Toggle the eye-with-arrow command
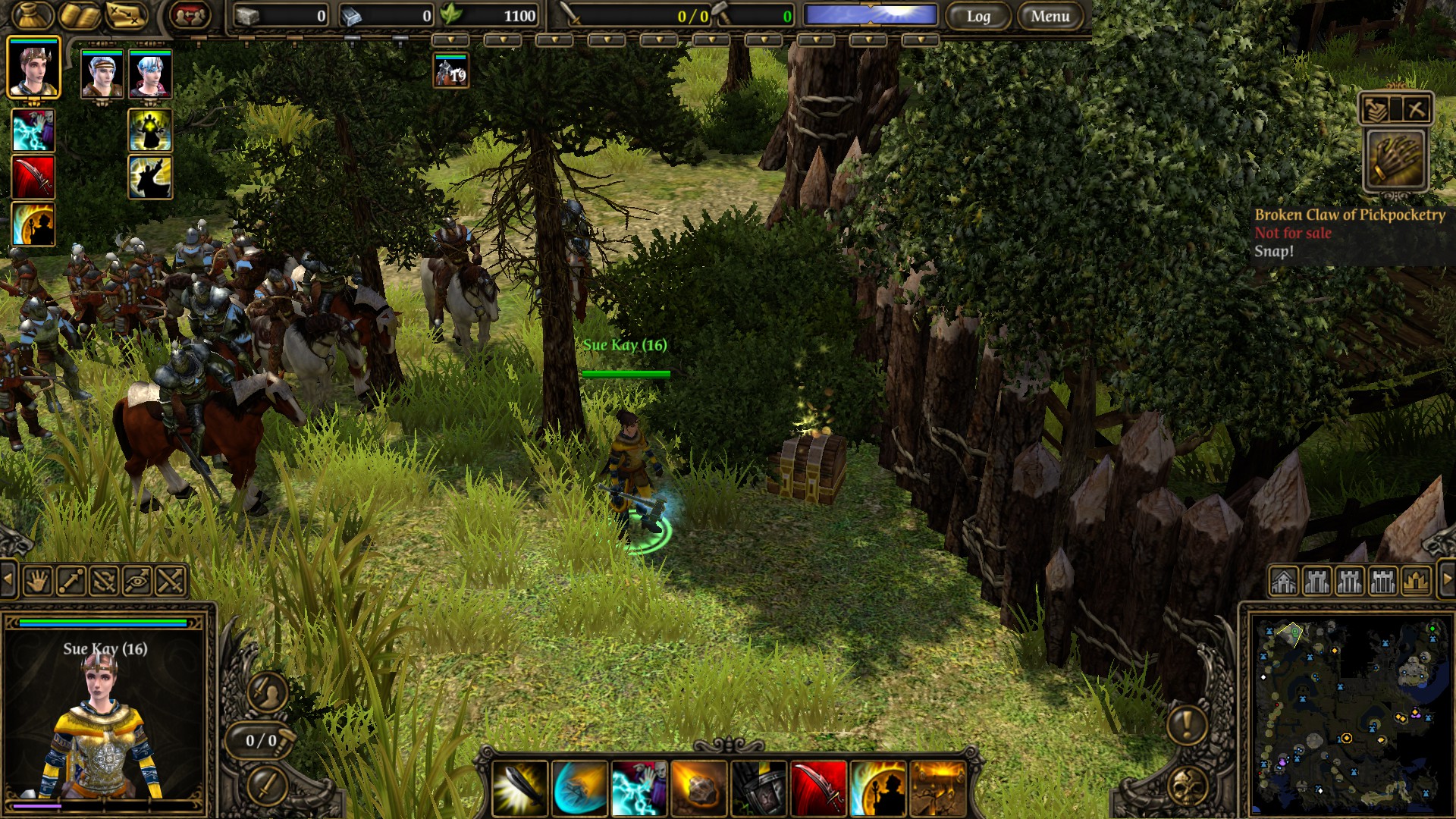 point(137,582)
